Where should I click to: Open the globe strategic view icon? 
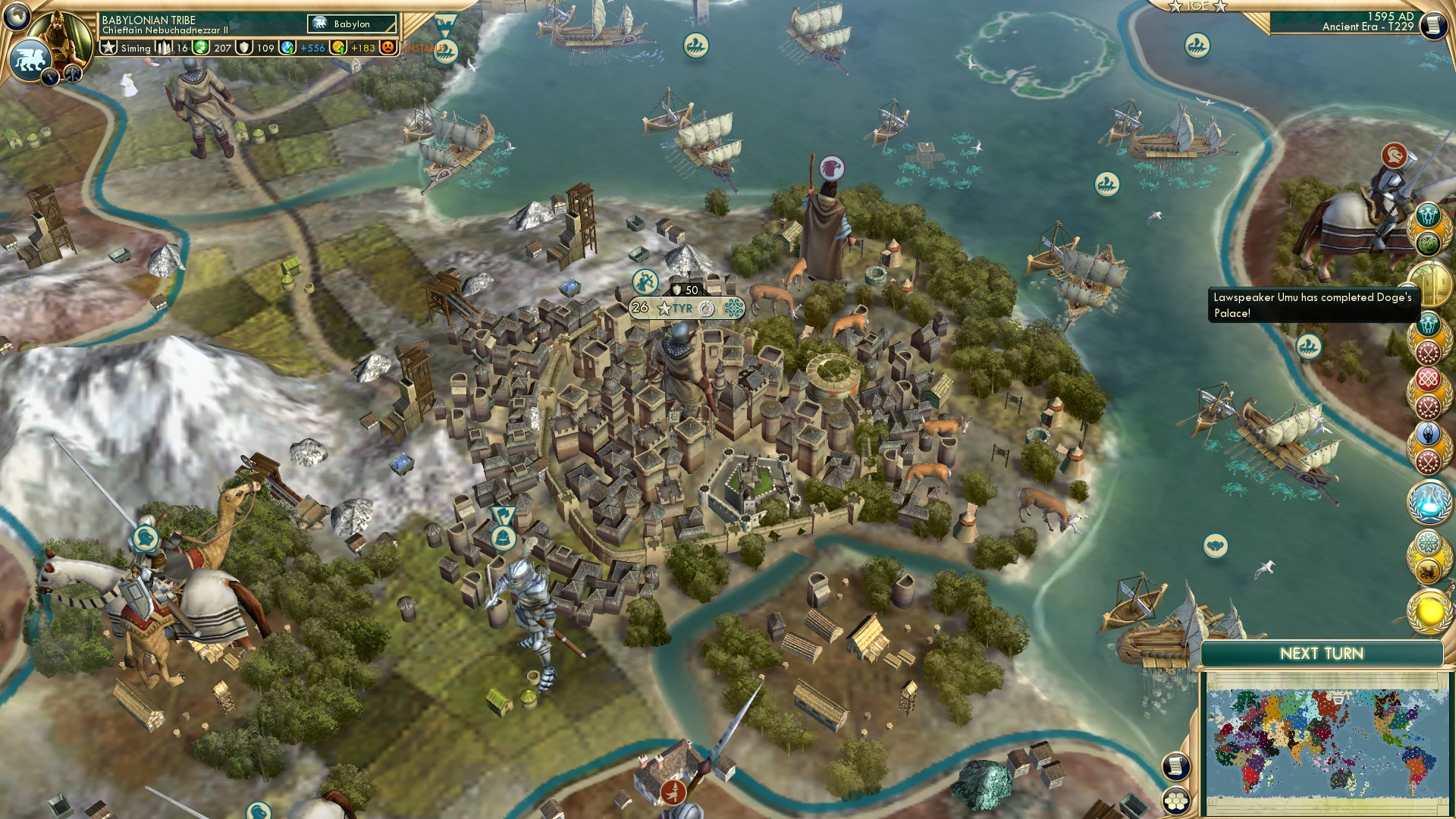17,17
